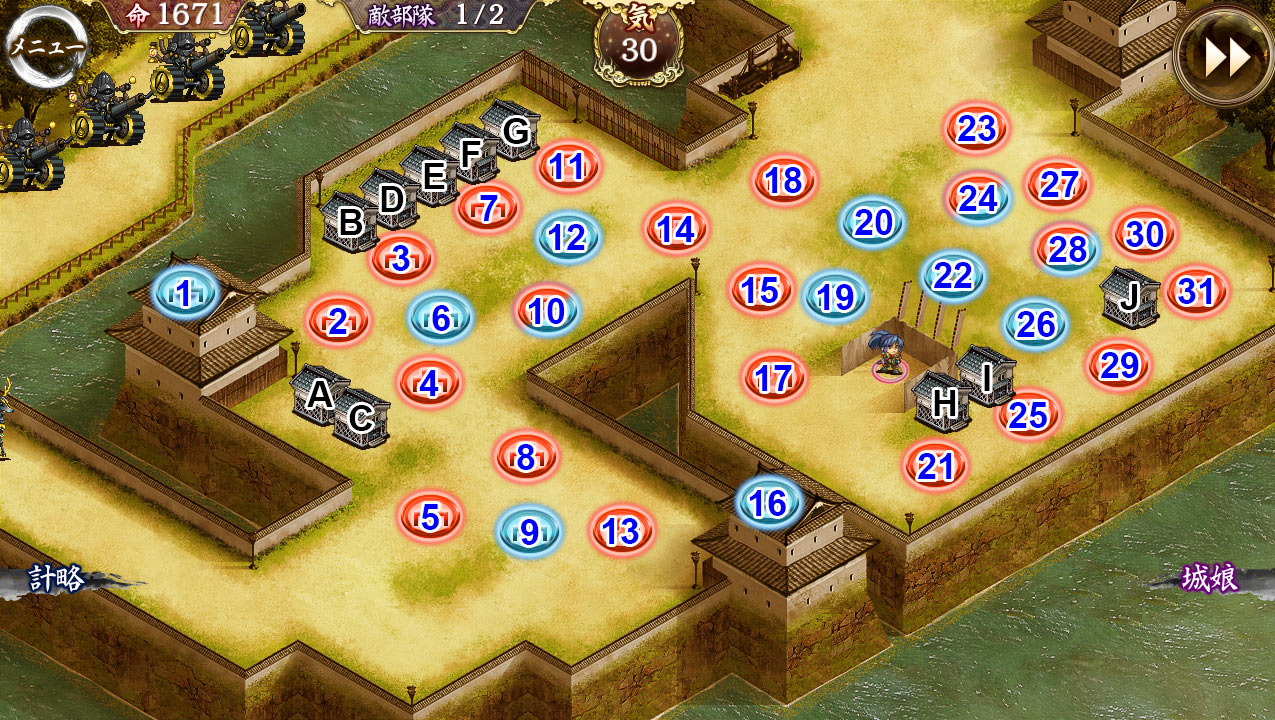Select blue placement tile number 12
The image size is (1275, 720).
coord(567,238)
